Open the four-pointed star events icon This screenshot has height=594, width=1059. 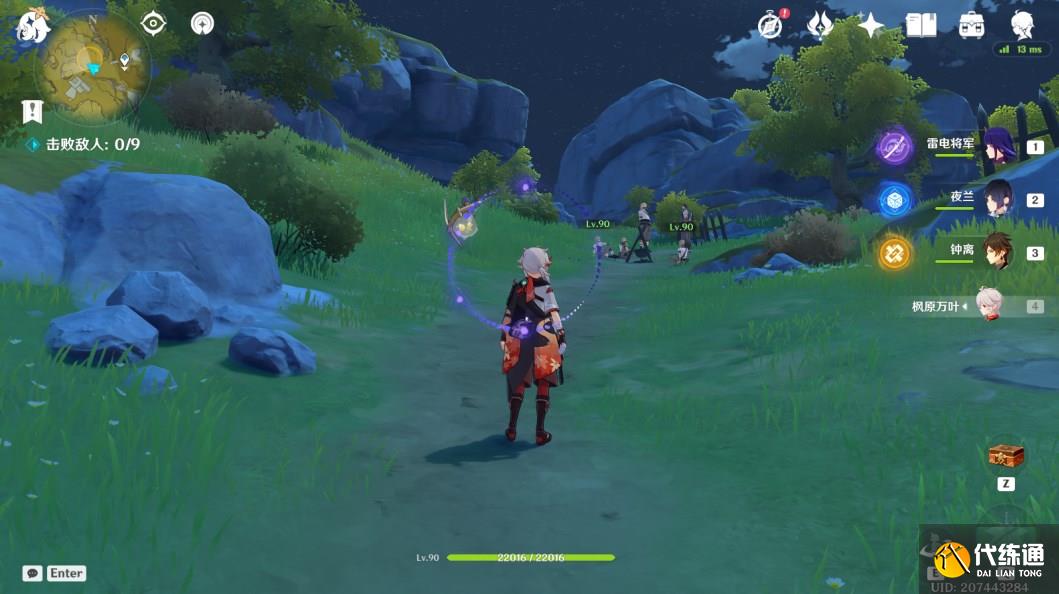871,25
